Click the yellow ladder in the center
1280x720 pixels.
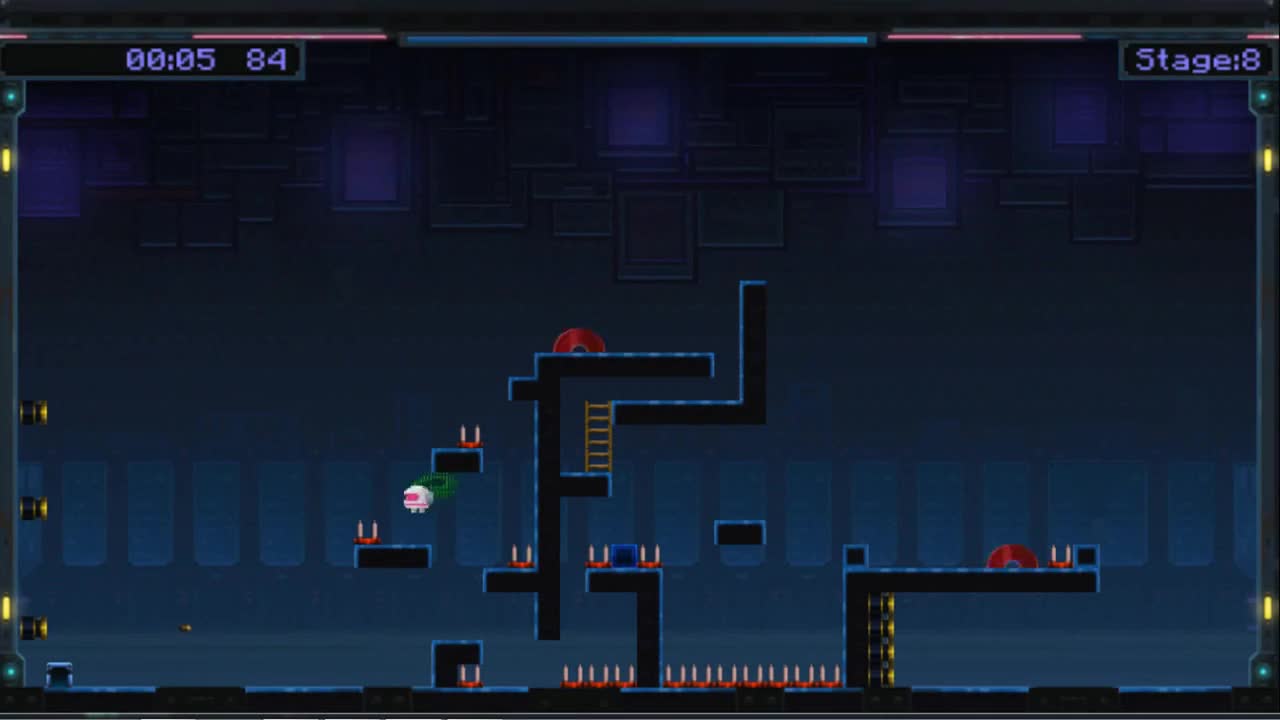tap(597, 435)
